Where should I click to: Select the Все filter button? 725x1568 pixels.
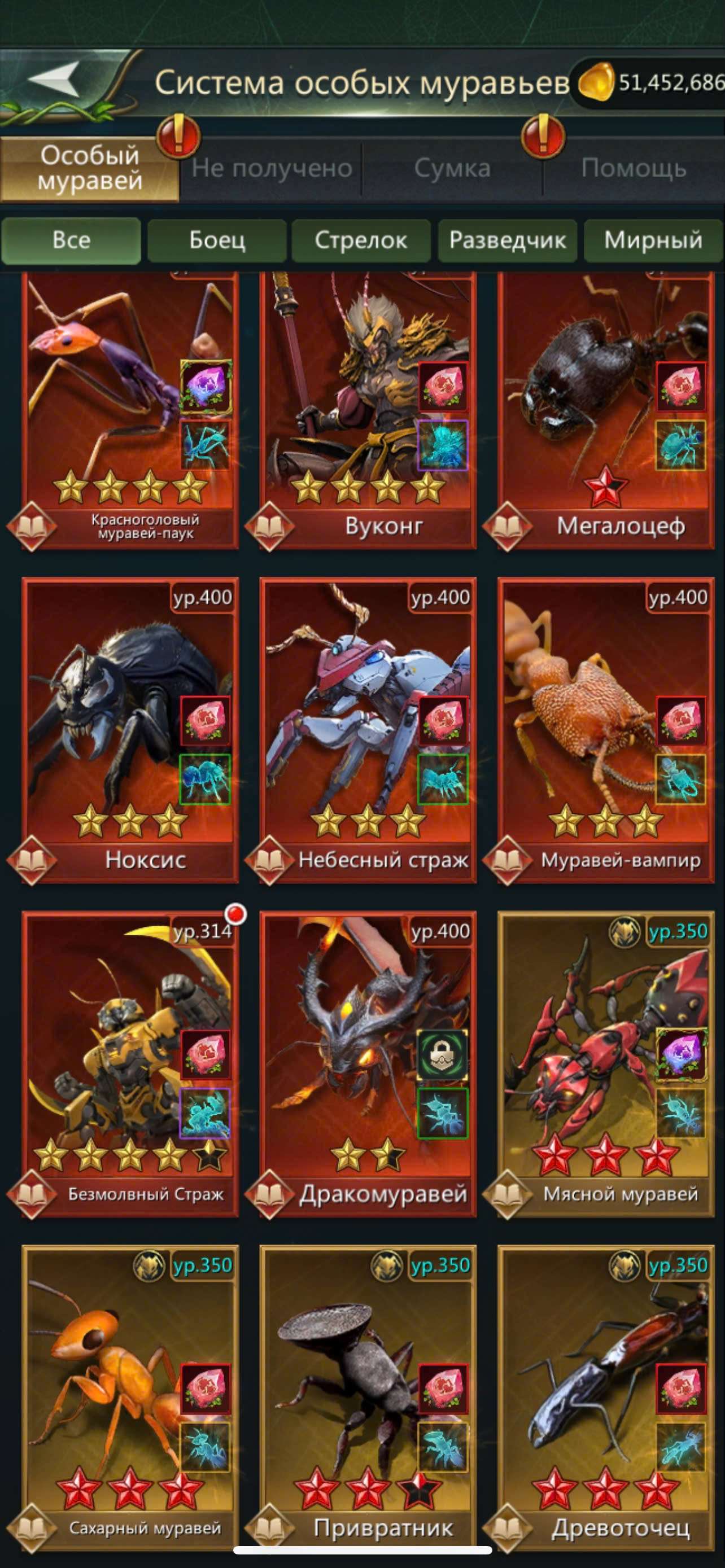coord(72,241)
